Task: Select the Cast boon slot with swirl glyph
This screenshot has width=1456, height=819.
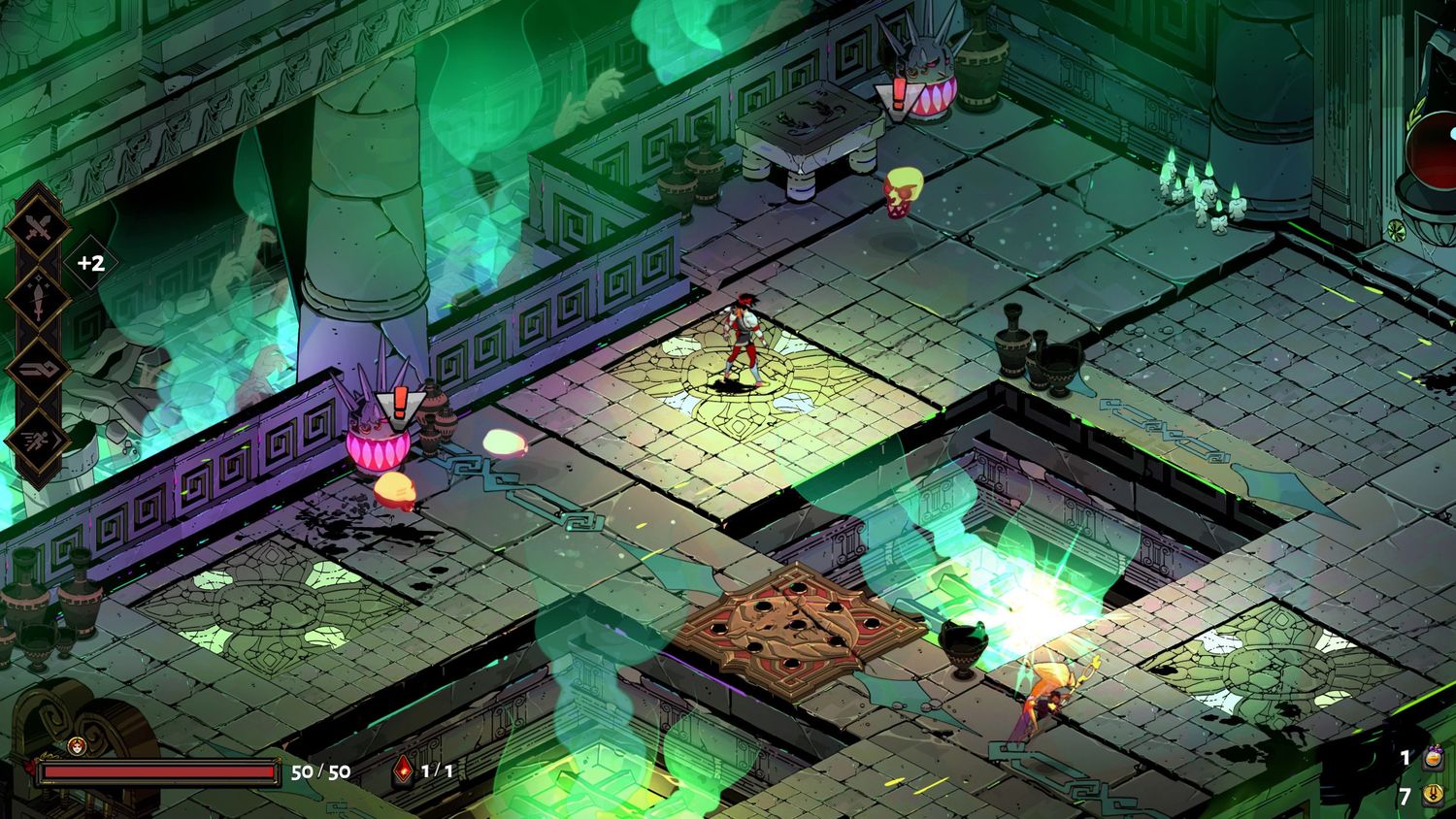Action: [x=37, y=370]
